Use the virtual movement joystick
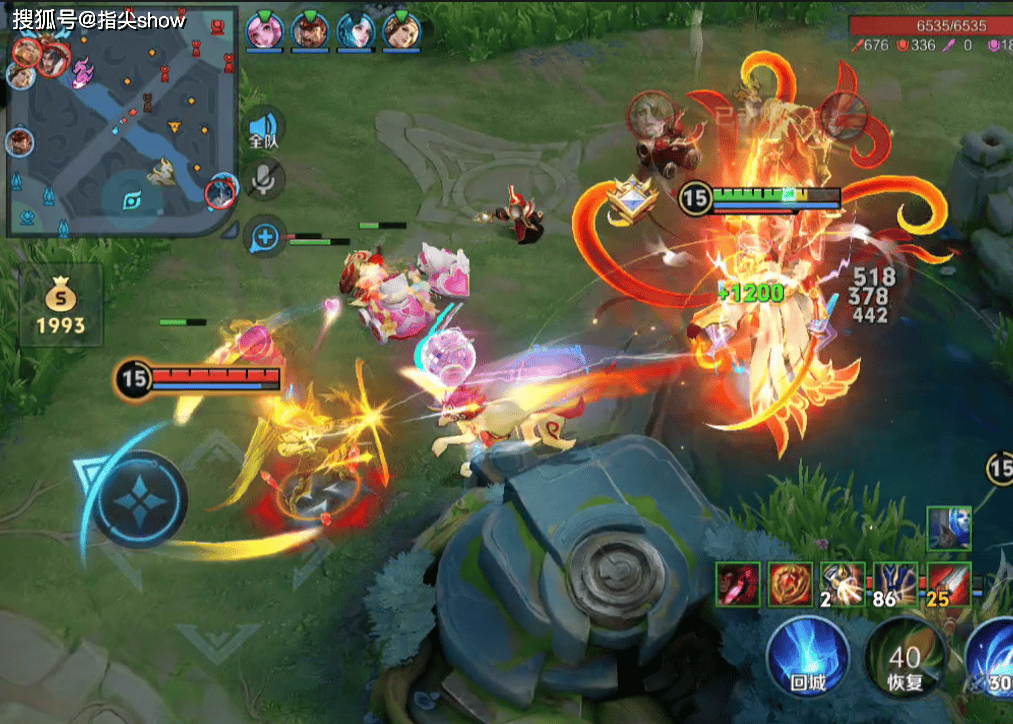The width and height of the screenshot is (1013, 724). coord(143,498)
